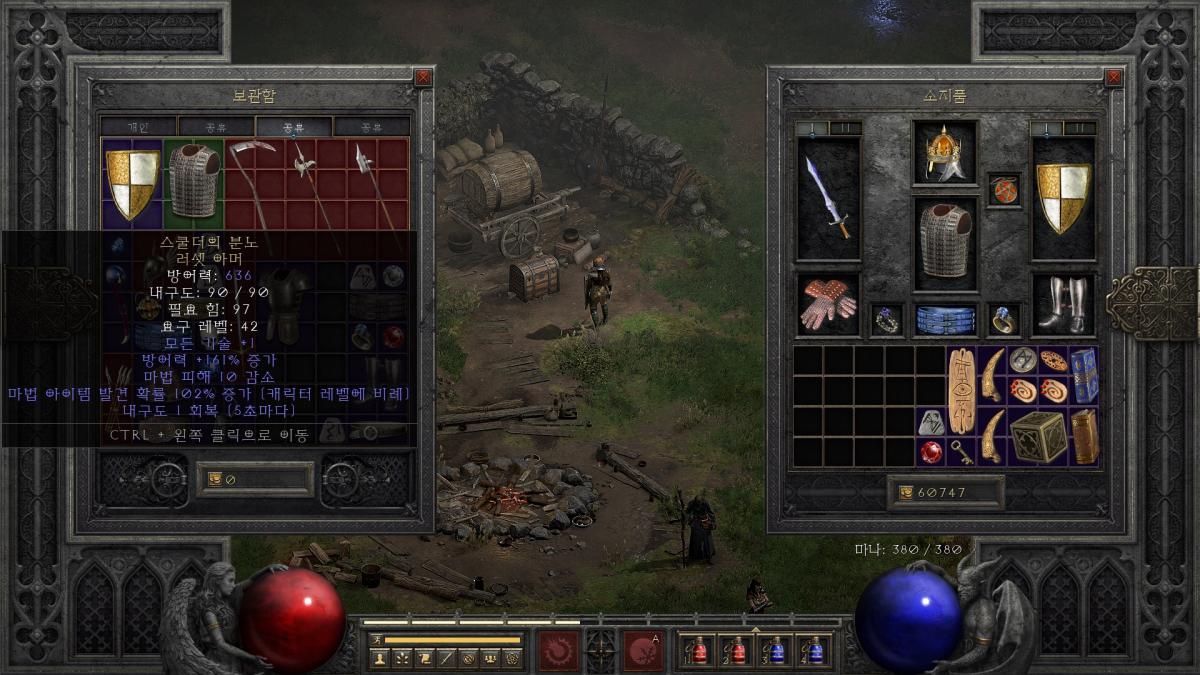1200x675 pixels.
Task: Select the equipped chain gloves
Action: click(828, 305)
